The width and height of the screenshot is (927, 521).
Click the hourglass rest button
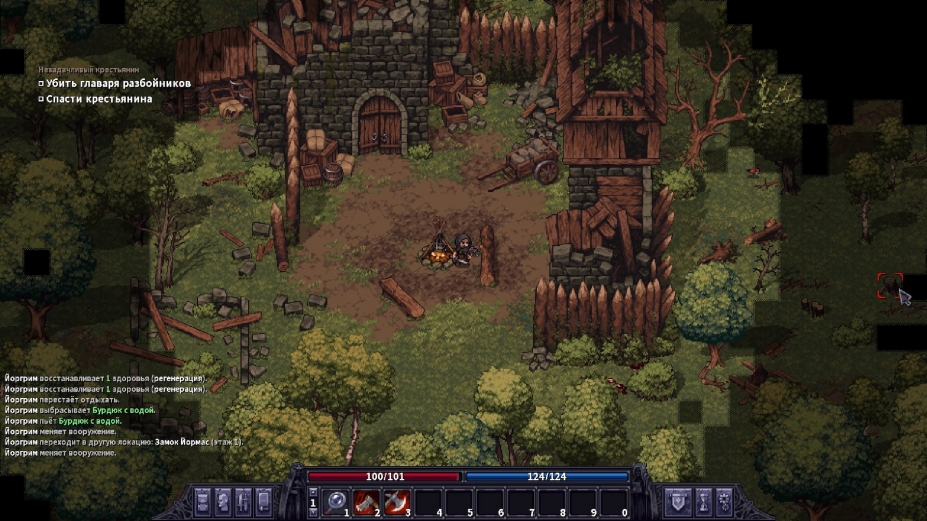(x=703, y=501)
